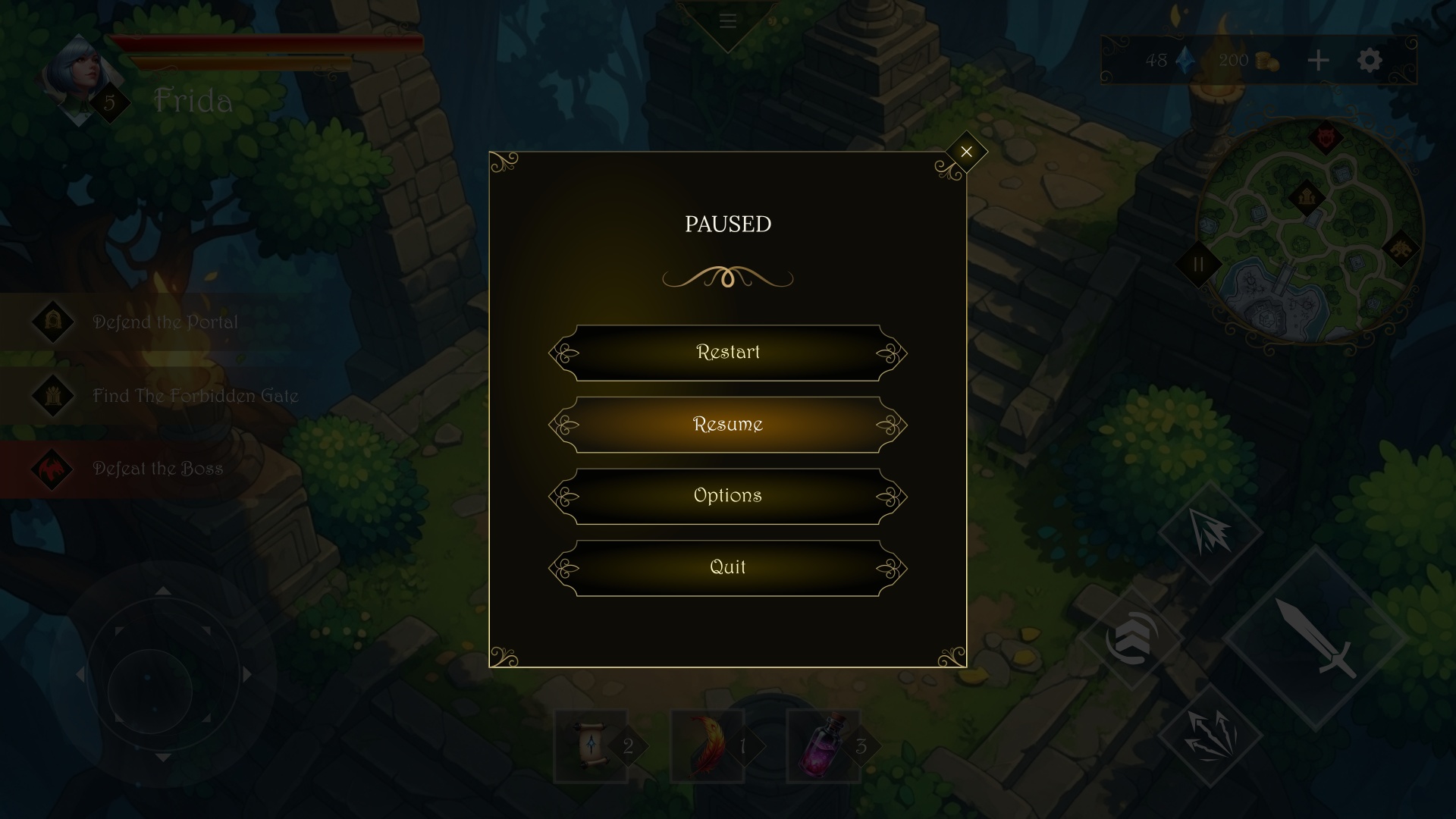This screenshot has height=819, width=1456.
Task: Open Options from the pause menu
Action: pos(727,495)
